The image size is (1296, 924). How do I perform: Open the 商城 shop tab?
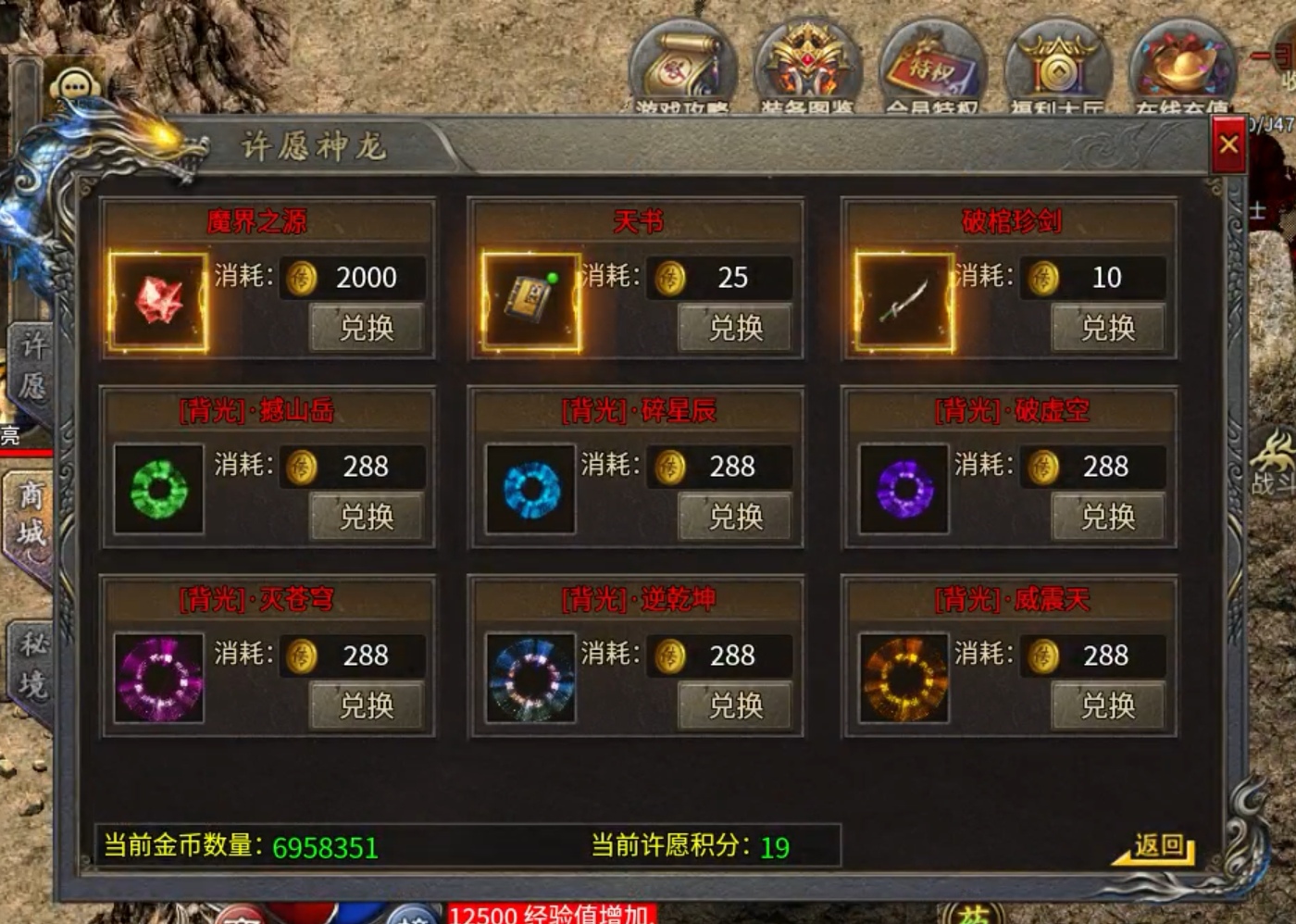click(x=31, y=515)
